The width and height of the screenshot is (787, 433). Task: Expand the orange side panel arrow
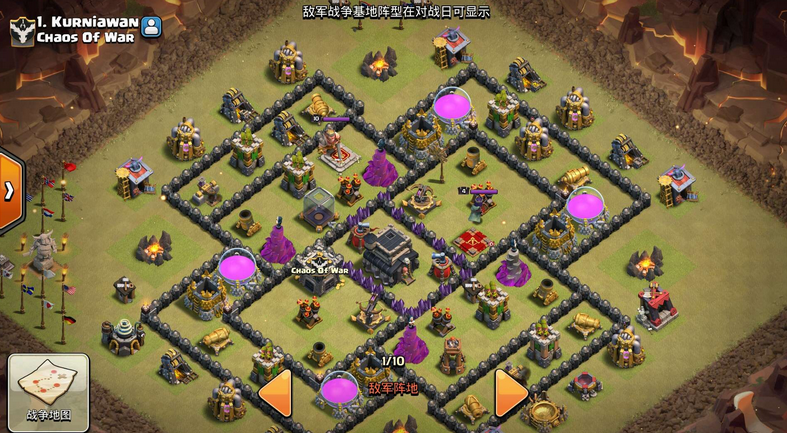10,191
